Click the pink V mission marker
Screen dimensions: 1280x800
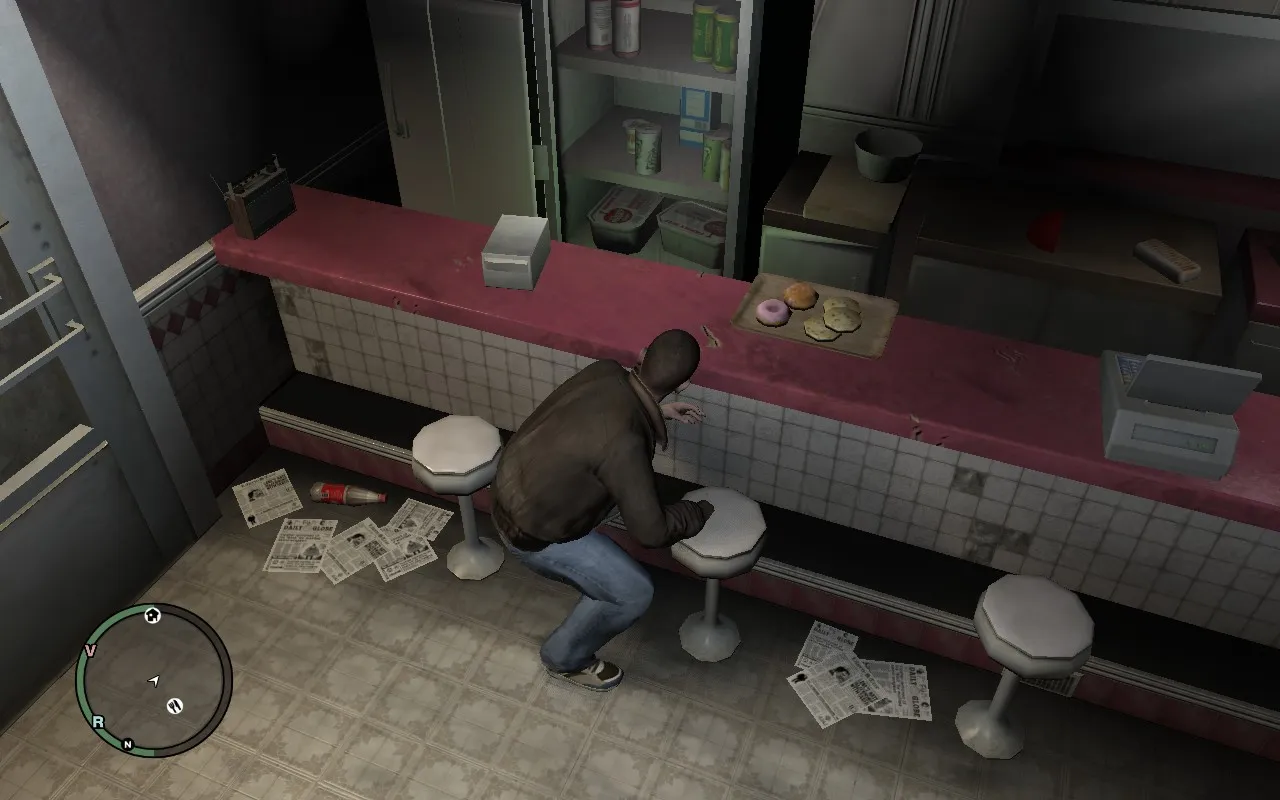point(90,651)
